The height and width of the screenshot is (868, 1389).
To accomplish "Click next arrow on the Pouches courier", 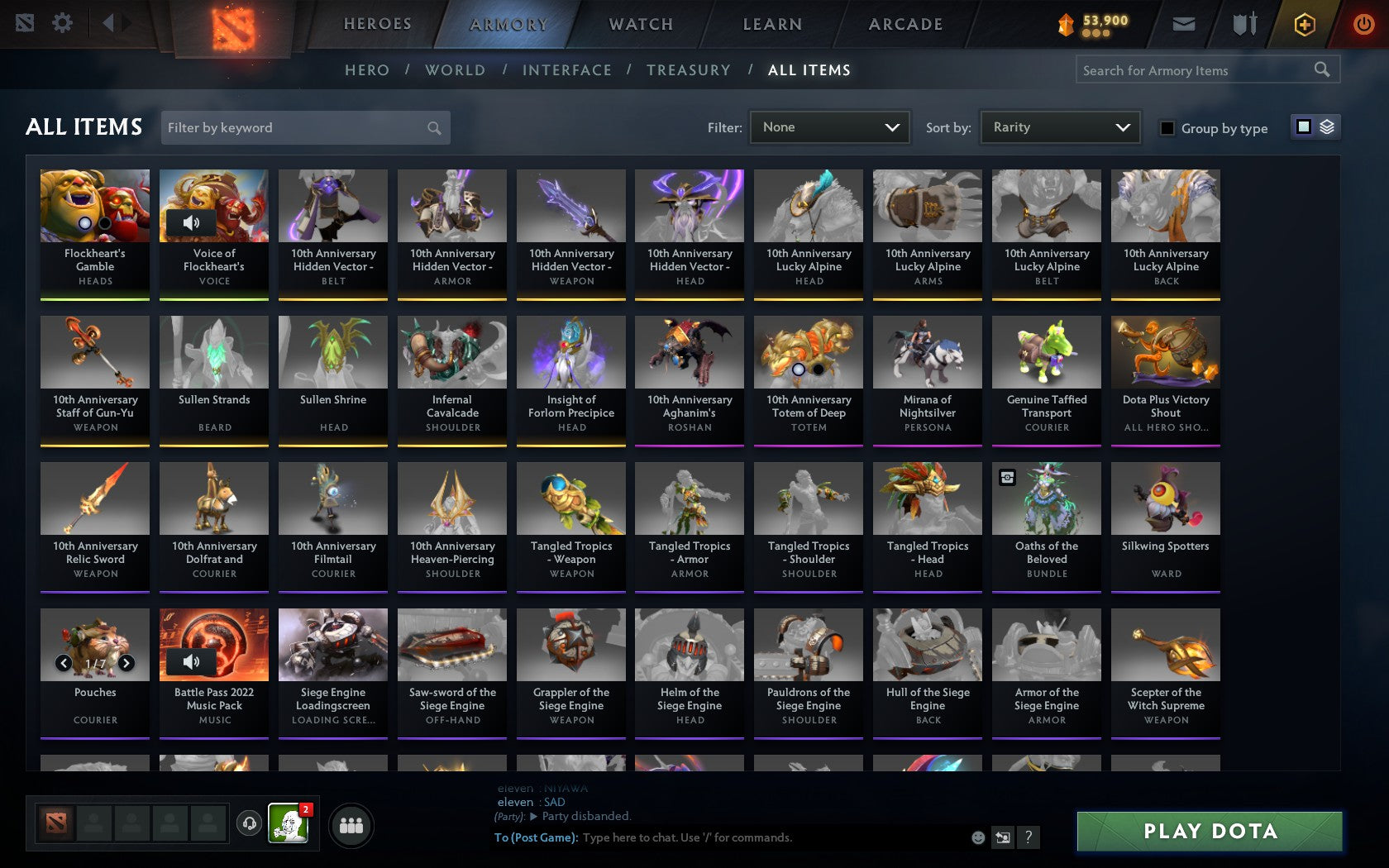I will [x=126, y=661].
